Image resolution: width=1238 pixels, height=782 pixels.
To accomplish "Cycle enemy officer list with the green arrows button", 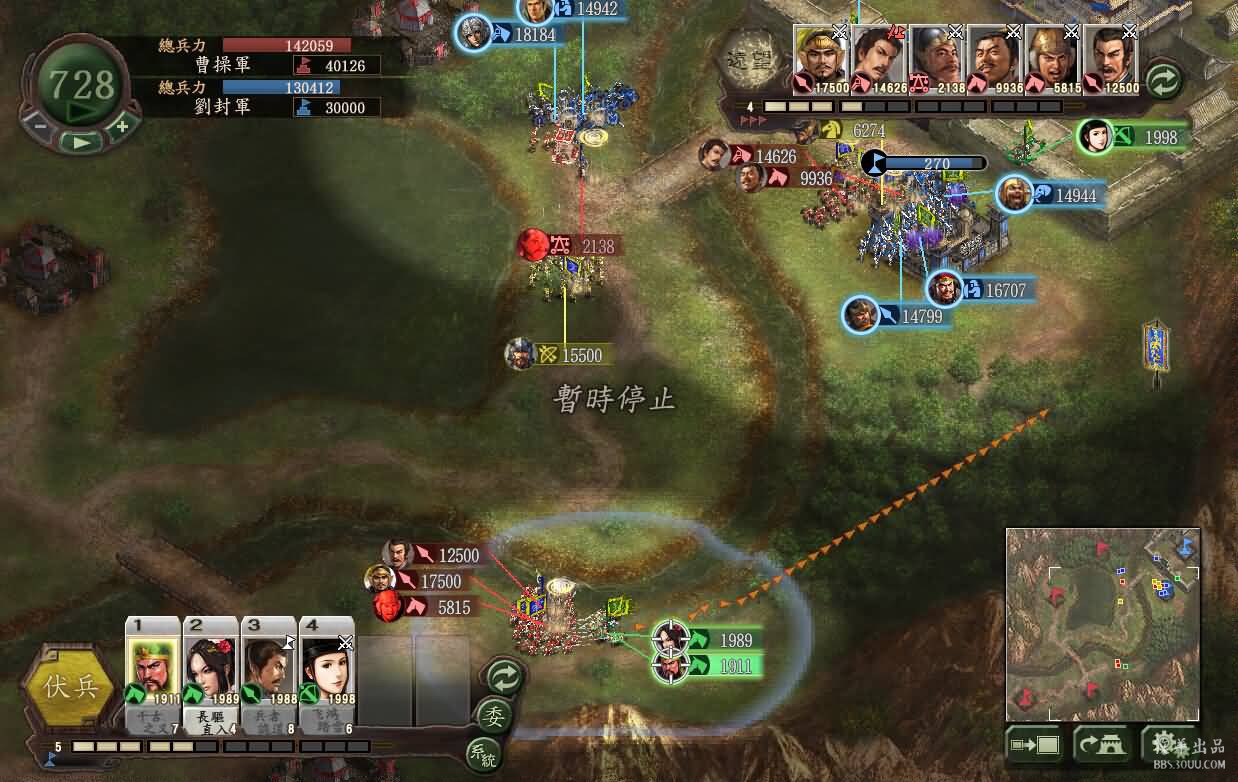I will click(1164, 79).
